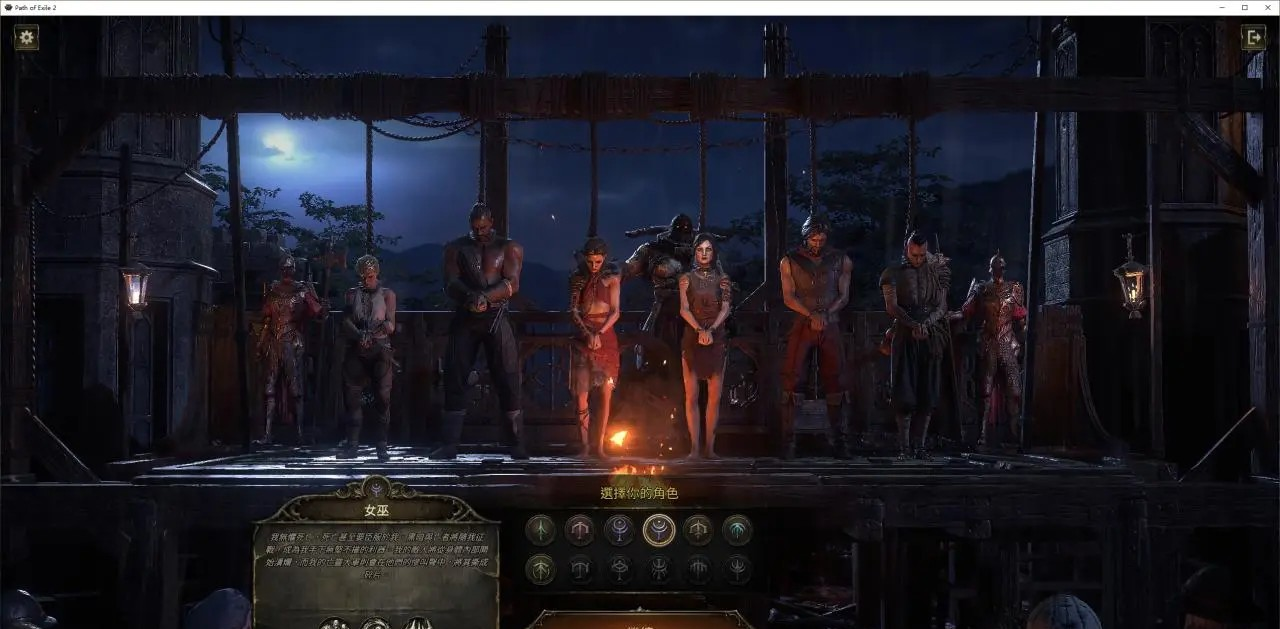Choose the tall bare-chested bald prisoner
1280x629 pixels.
point(483,300)
